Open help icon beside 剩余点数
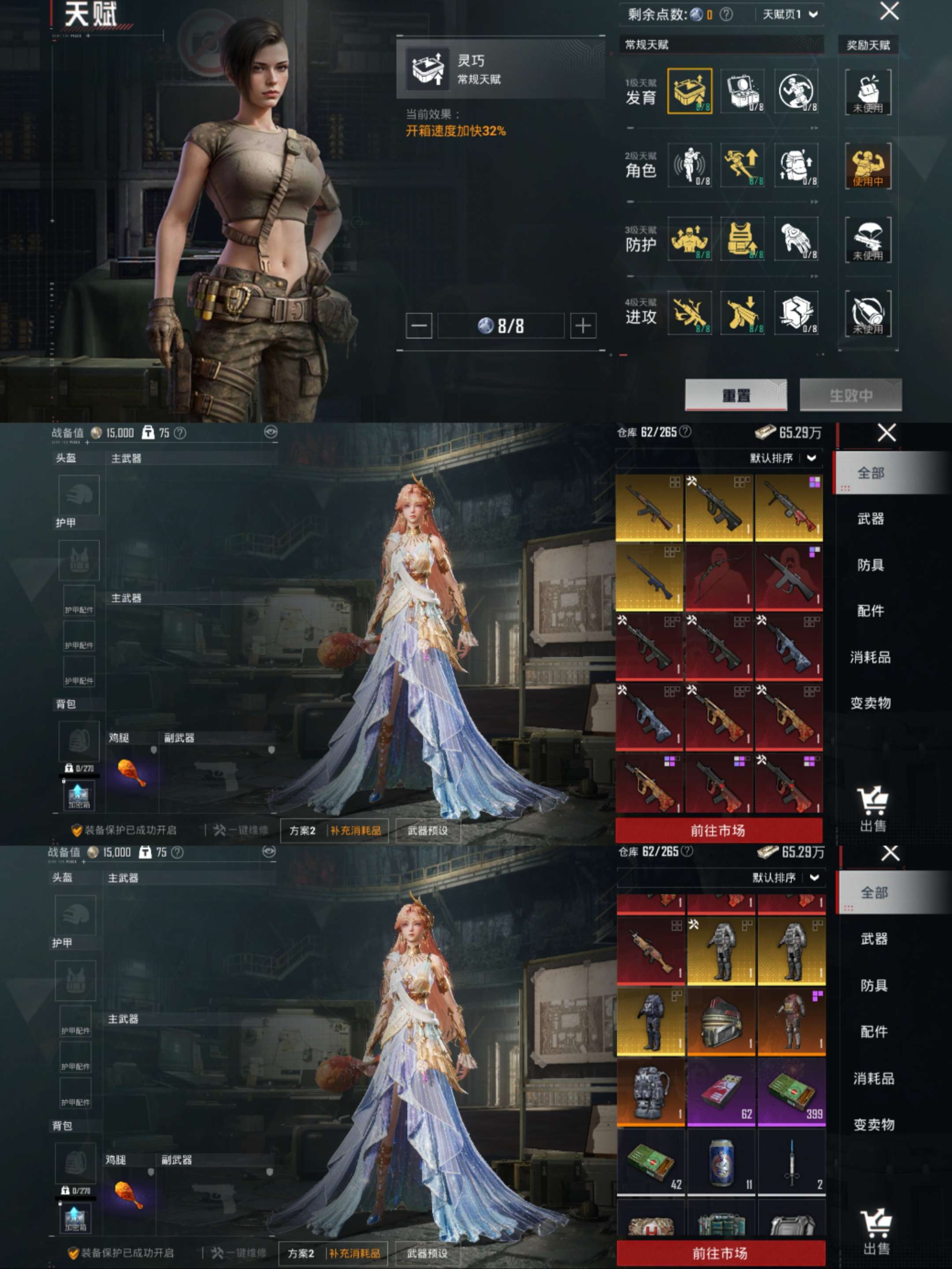Viewport: 952px width, 1269px height. pyautogui.click(x=726, y=15)
